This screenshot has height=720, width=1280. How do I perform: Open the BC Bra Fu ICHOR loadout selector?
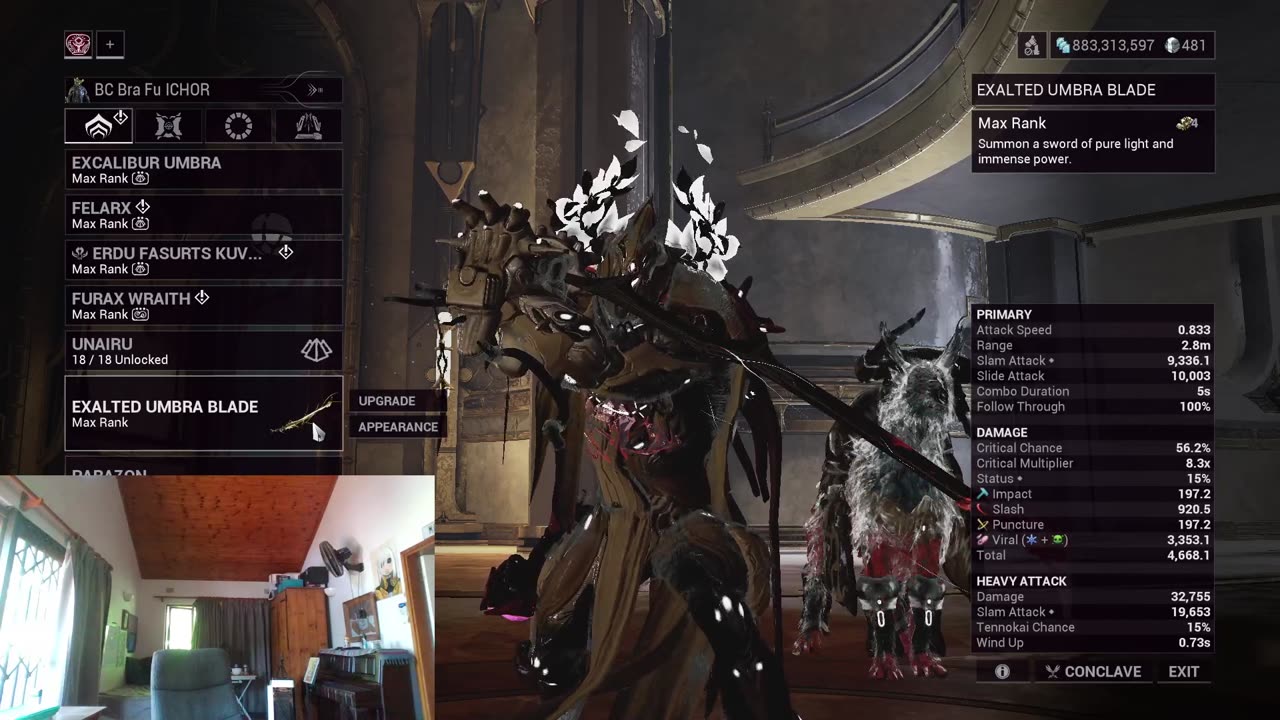pos(203,90)
